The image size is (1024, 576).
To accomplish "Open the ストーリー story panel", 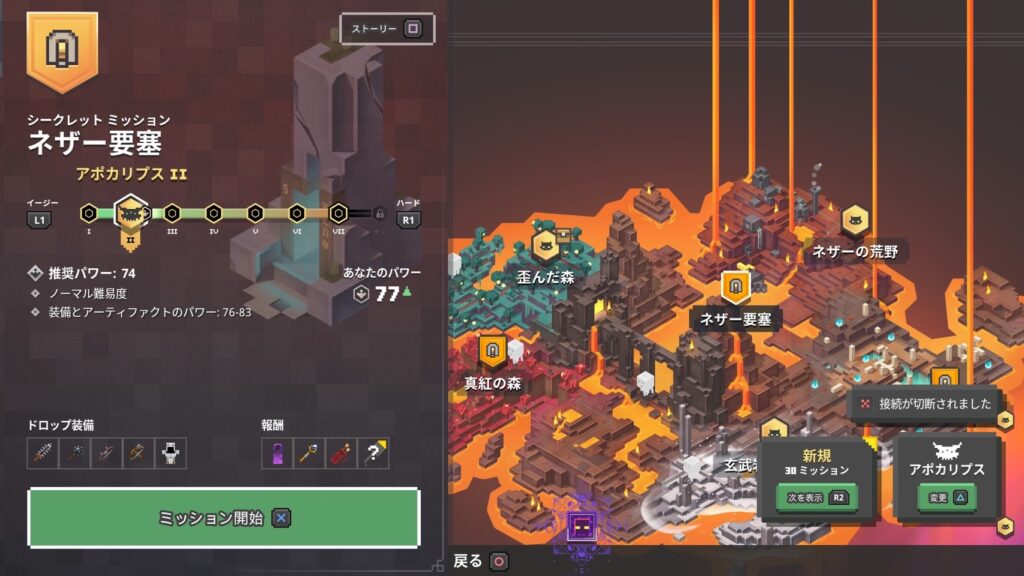I will [x=387, y=29].
